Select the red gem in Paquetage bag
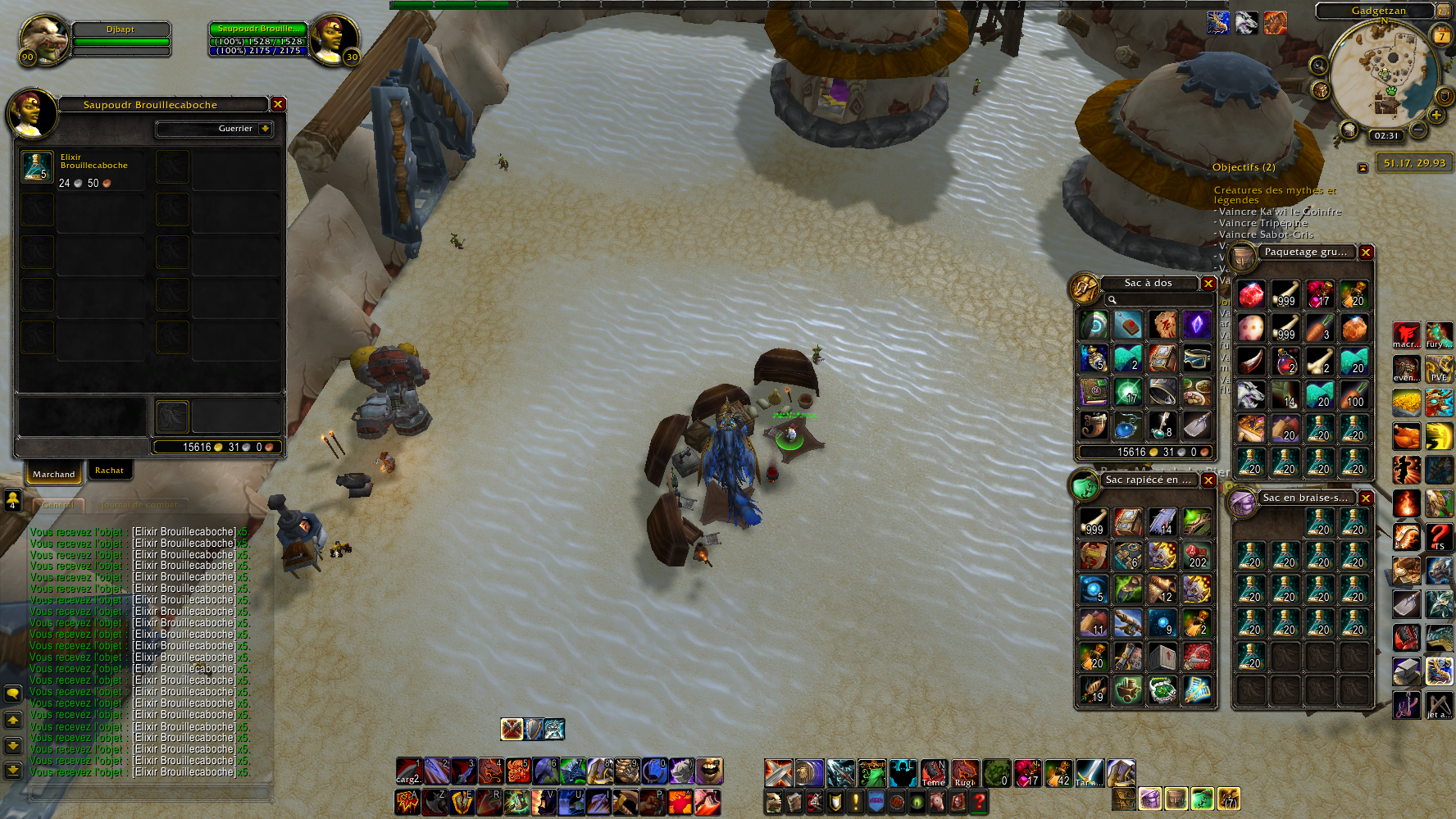1456x819 pixels. click(x=1251, y=295)
